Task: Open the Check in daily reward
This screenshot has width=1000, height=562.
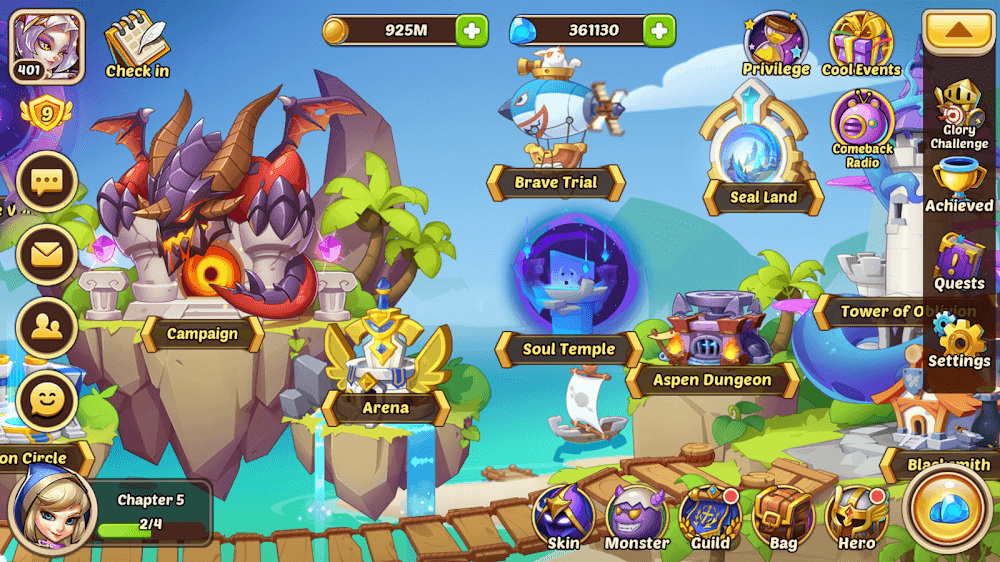Action: (137, 44)
